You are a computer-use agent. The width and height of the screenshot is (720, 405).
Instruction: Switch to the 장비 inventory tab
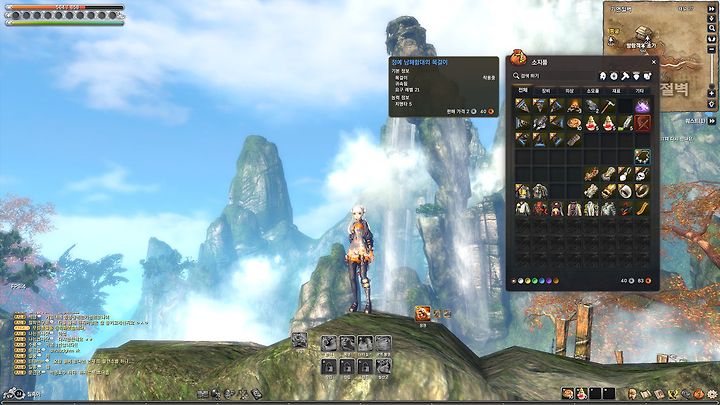pyautogui.click(x=545, y=90)
